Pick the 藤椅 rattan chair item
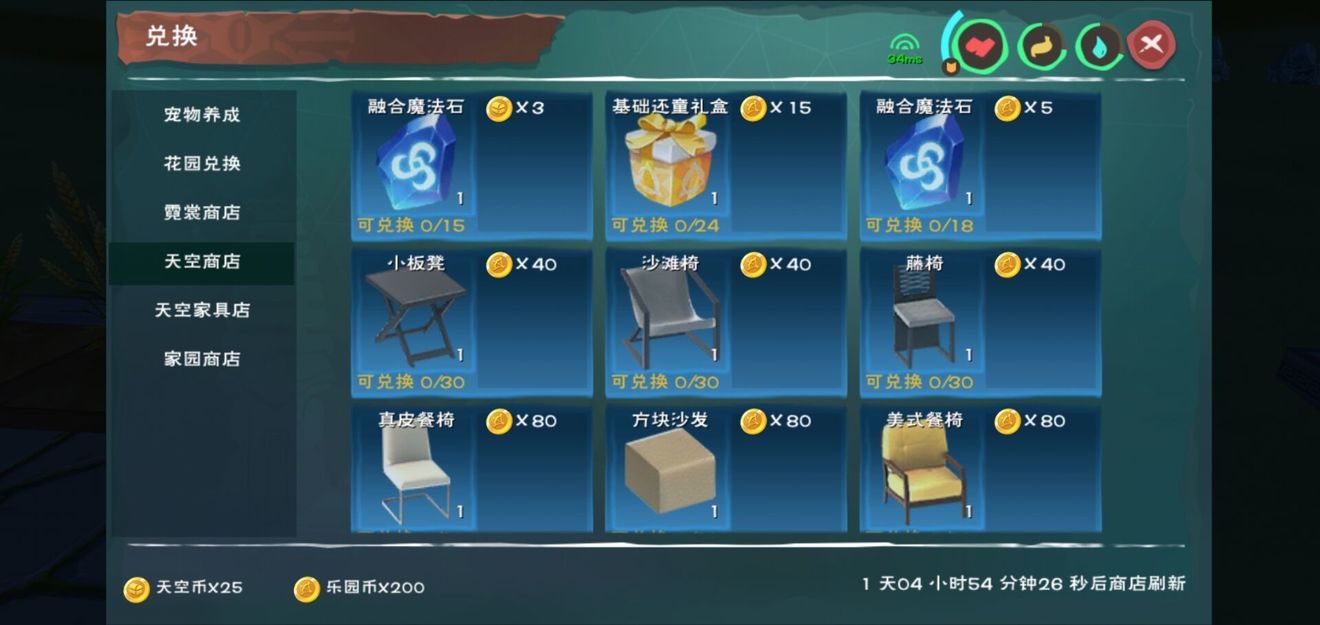The width and height of the screenshot is (1320, 625). pyautogui.click(x=980, y=321)
